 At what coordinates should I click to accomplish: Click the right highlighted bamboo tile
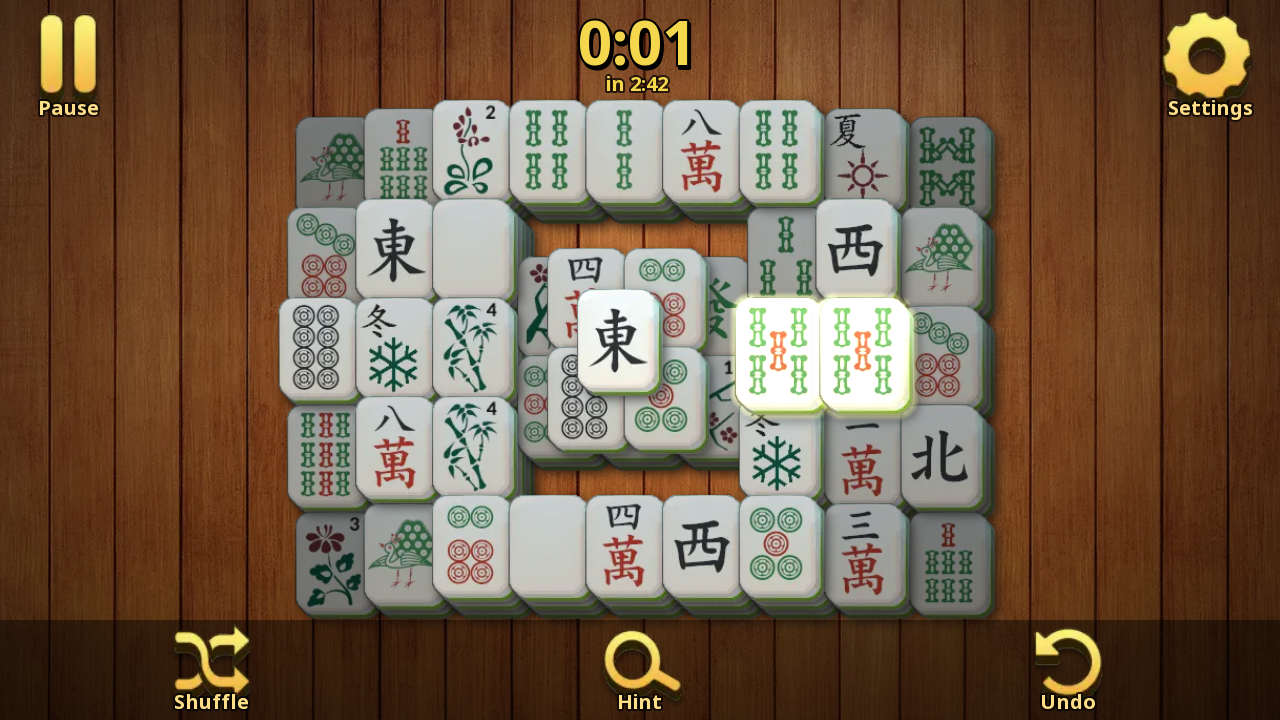(x=862, y=352)
